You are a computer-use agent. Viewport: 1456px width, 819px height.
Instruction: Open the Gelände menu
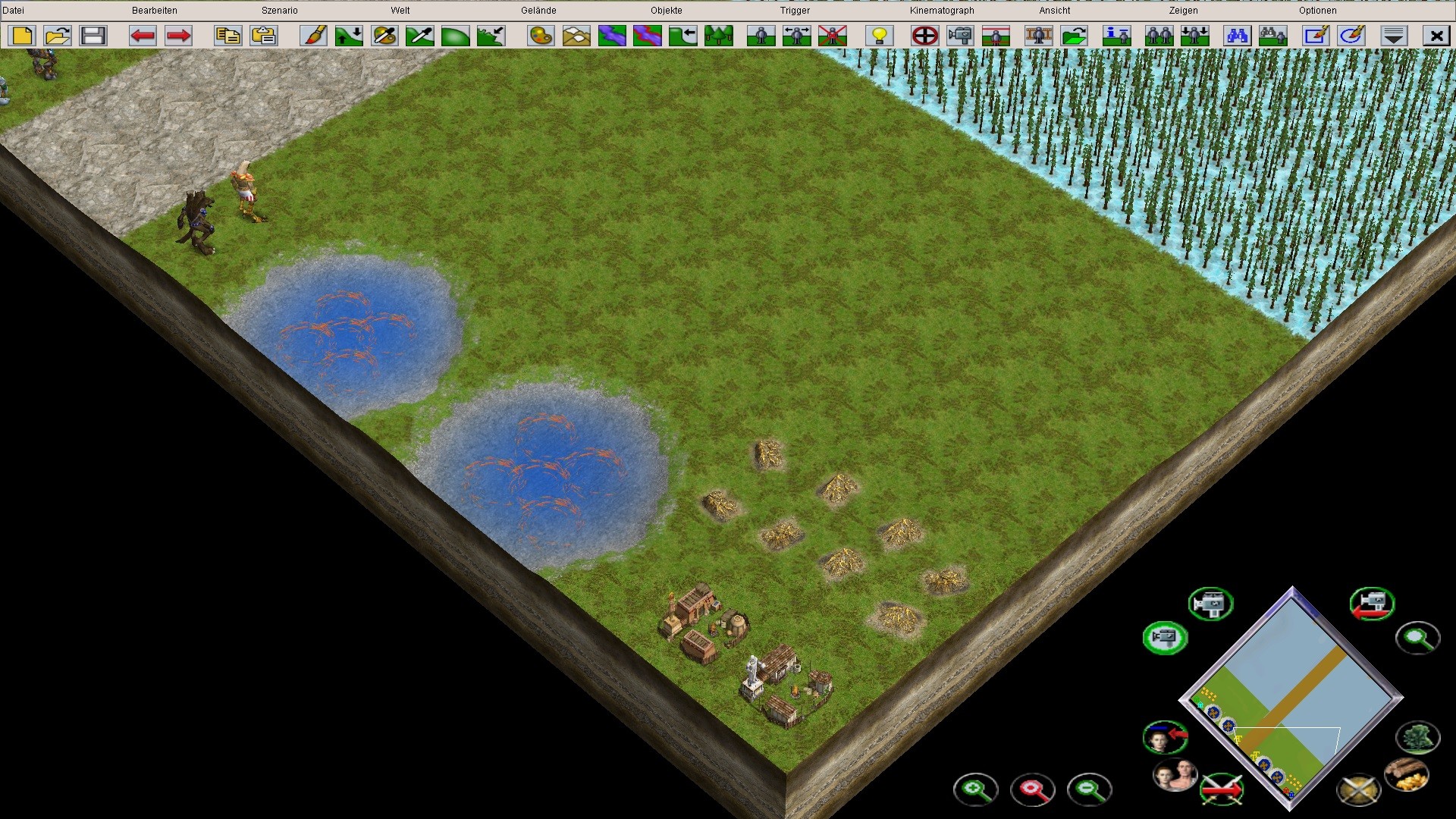click(x=538, y=10)
